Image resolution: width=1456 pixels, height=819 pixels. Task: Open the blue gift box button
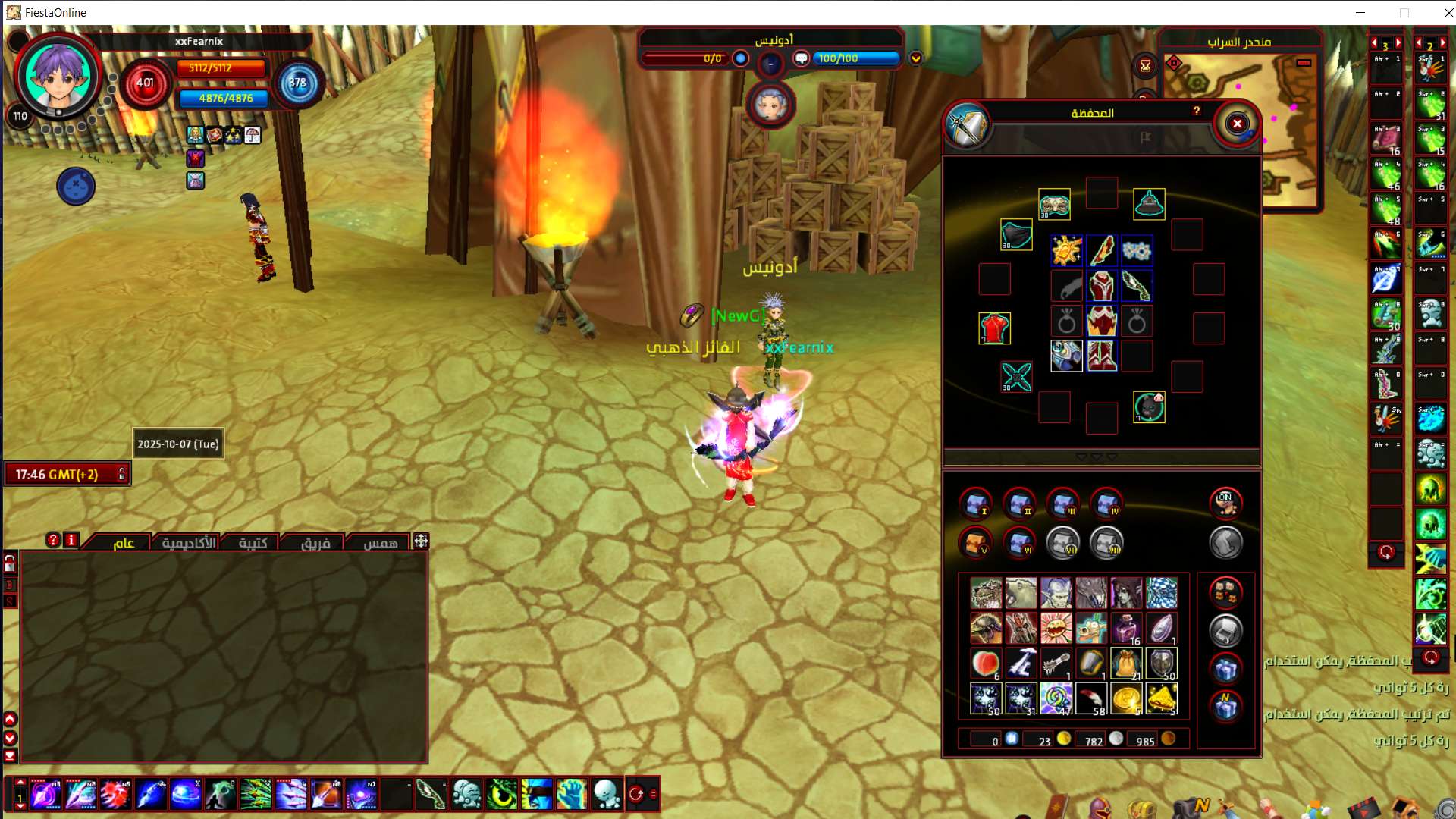tap(1225, 669)
